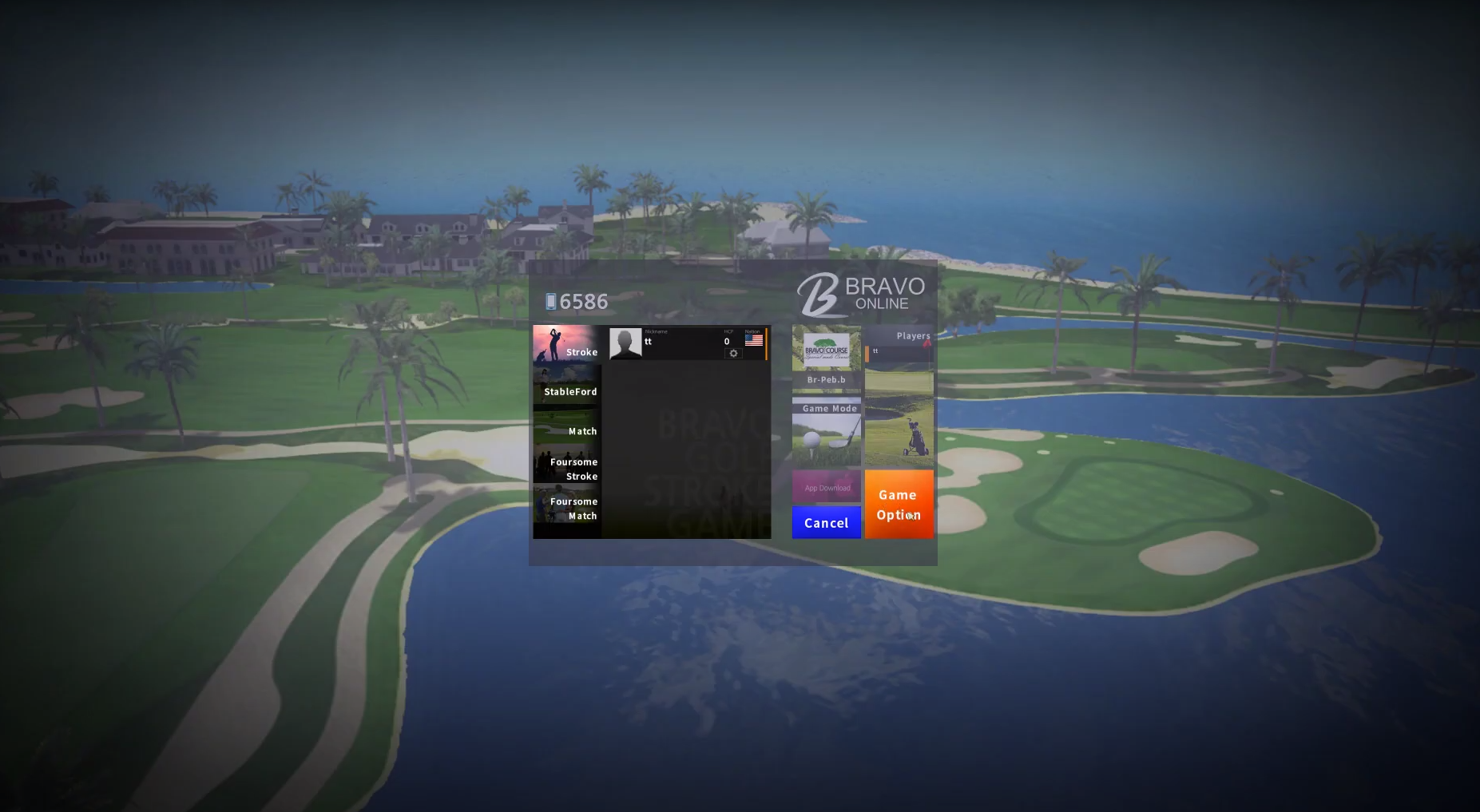Select the Foursome Match mode
Viewport: 1480px width, 812px height.
(x=573, y=509)
